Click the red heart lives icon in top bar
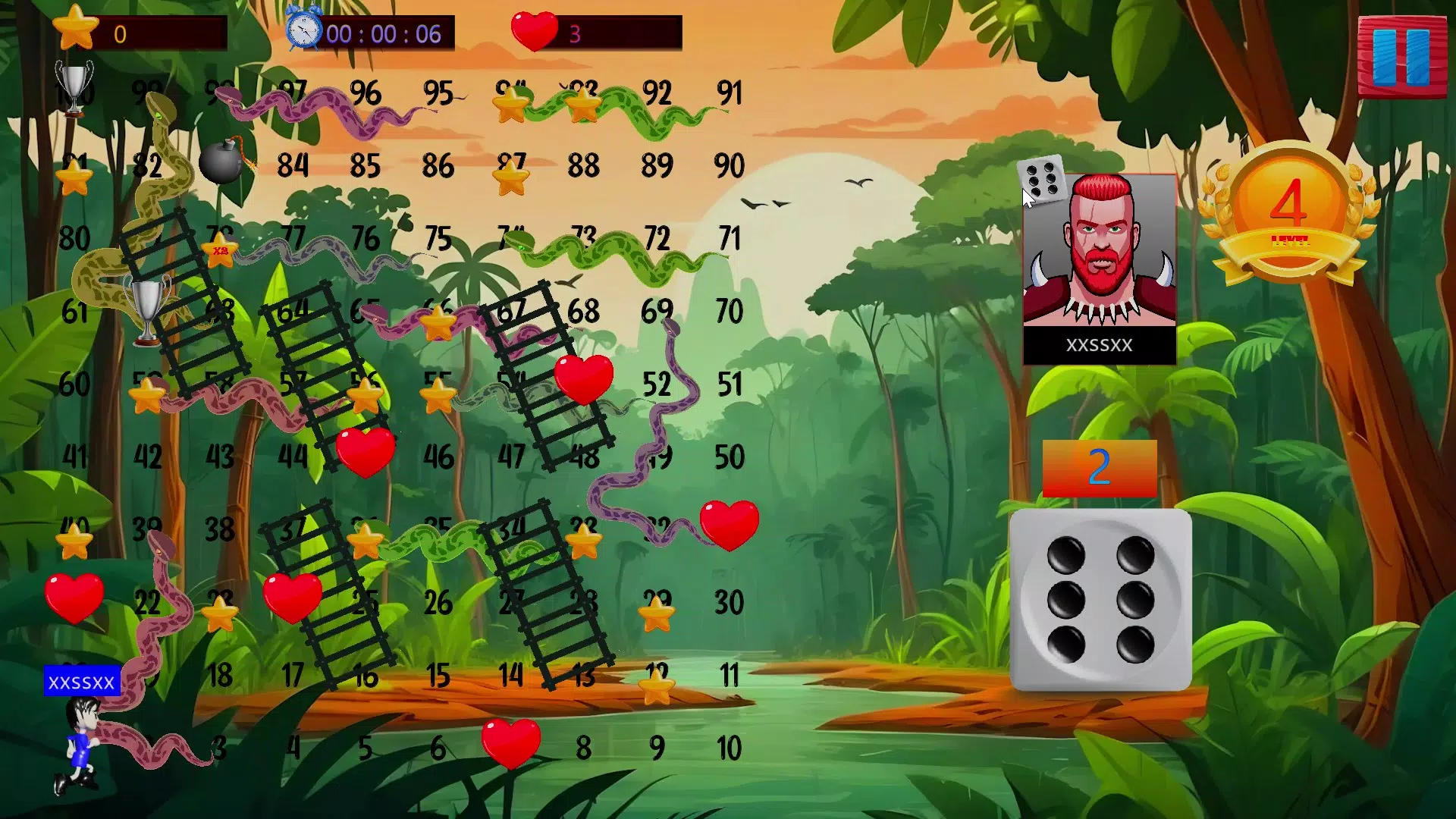Screen dimensions: 1456x819 point(535,32)
